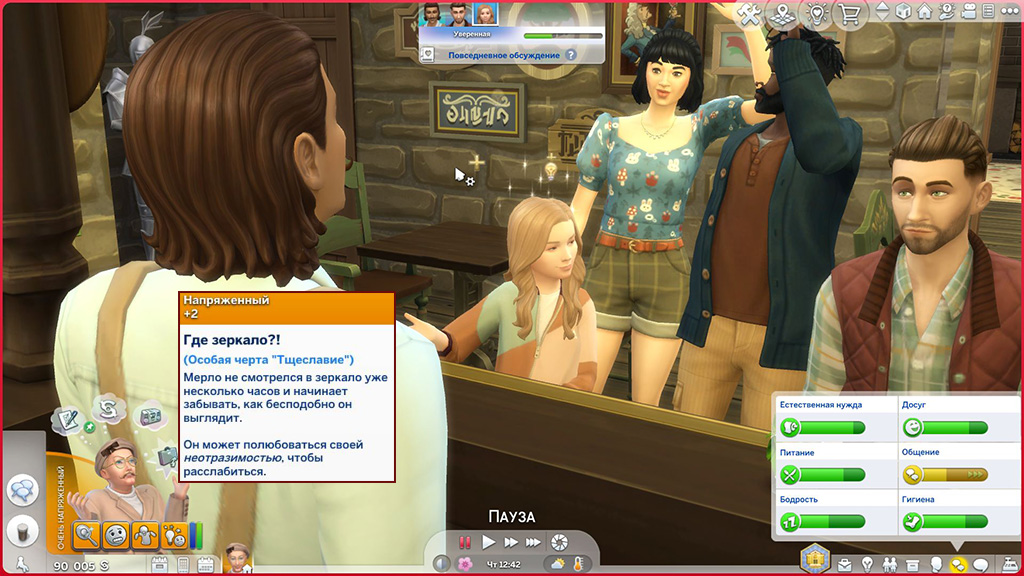The image size is (1024, 576).
Task: Open the heart lightbulb panel
Action: click(818, 14)
